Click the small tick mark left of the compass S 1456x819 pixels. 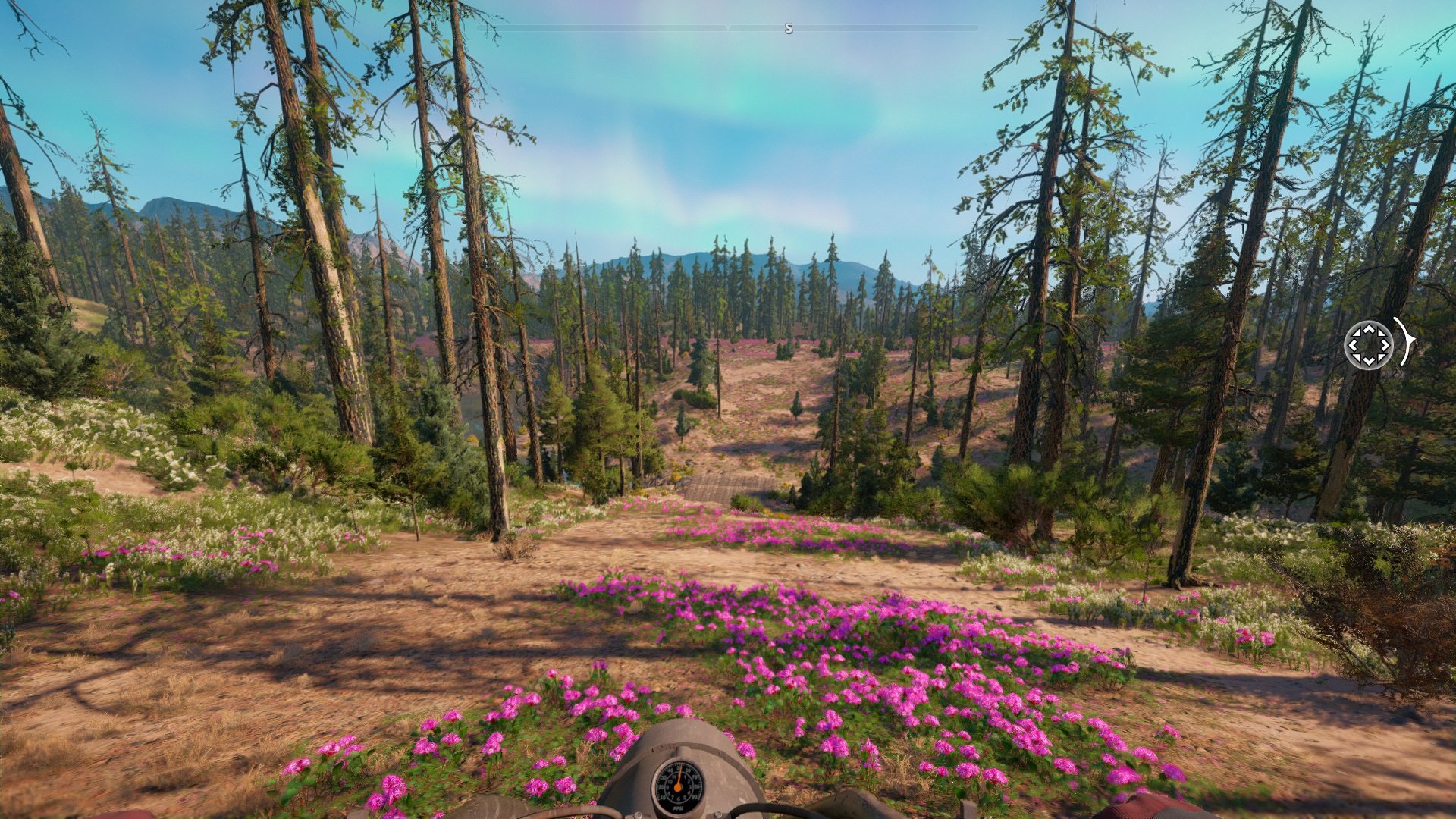tap(728, 26)
